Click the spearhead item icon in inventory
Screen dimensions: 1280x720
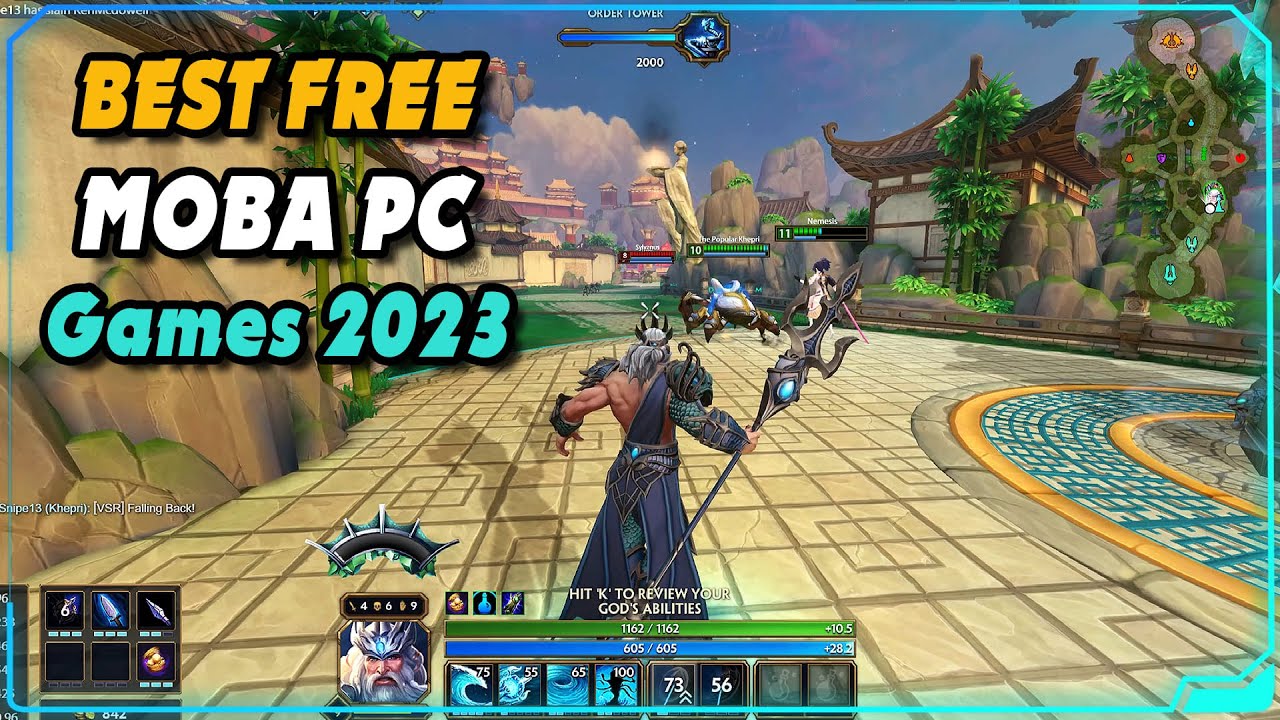coord(156,610)
